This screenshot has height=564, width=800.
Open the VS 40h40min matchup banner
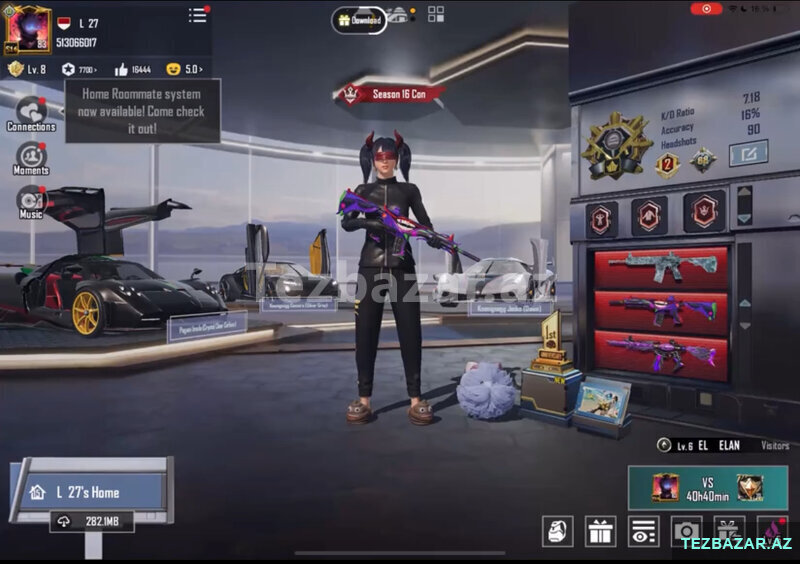coord(706,487)
